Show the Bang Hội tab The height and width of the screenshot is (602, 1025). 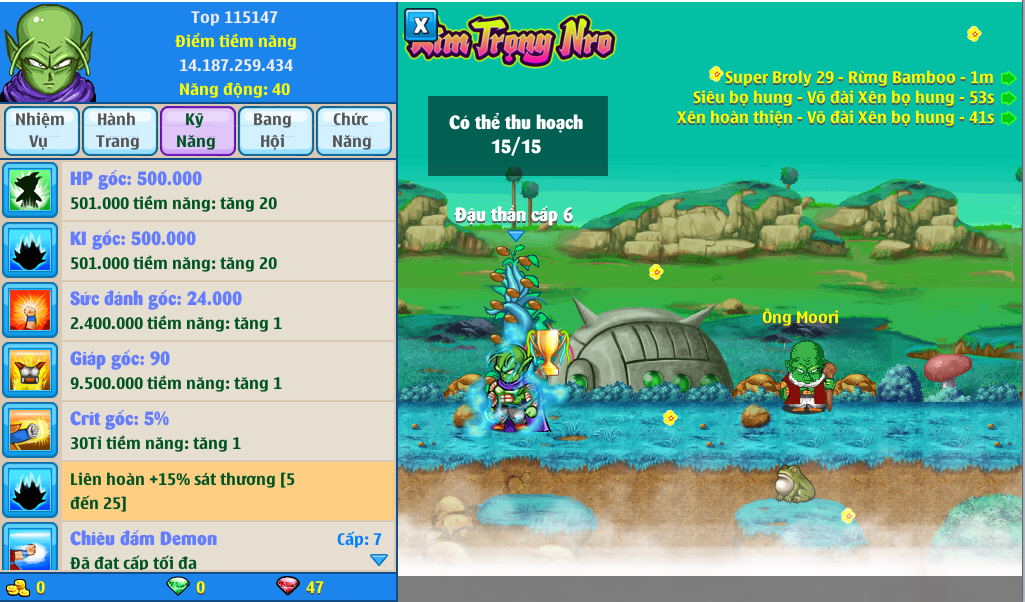tap(272, 131)
